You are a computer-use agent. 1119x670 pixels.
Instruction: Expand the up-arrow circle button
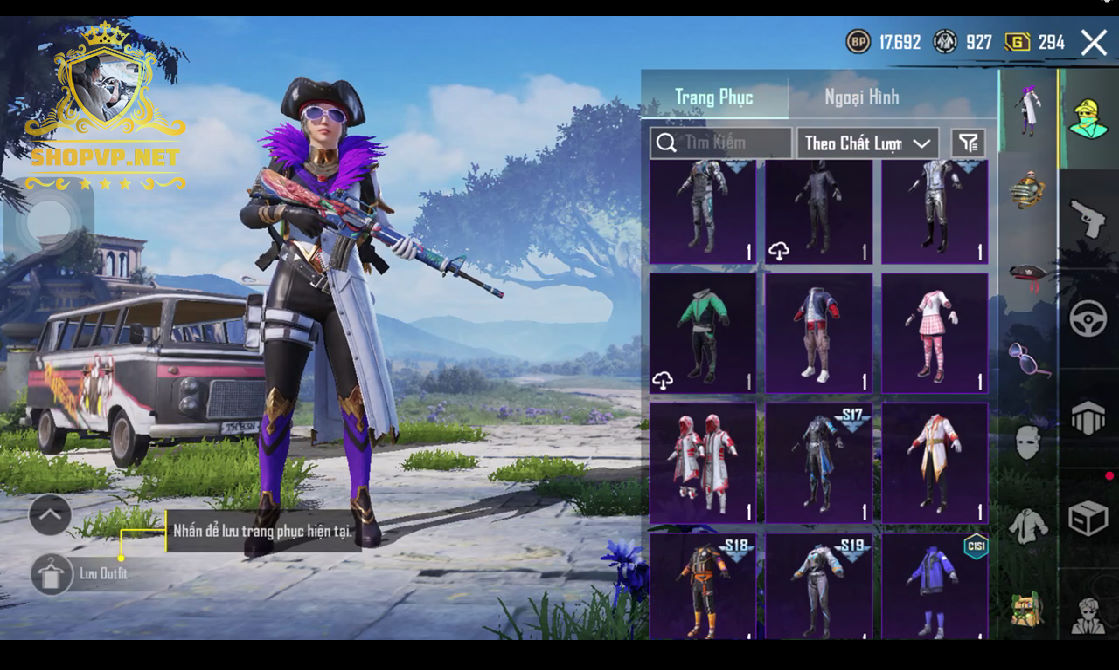coord(50,516)
